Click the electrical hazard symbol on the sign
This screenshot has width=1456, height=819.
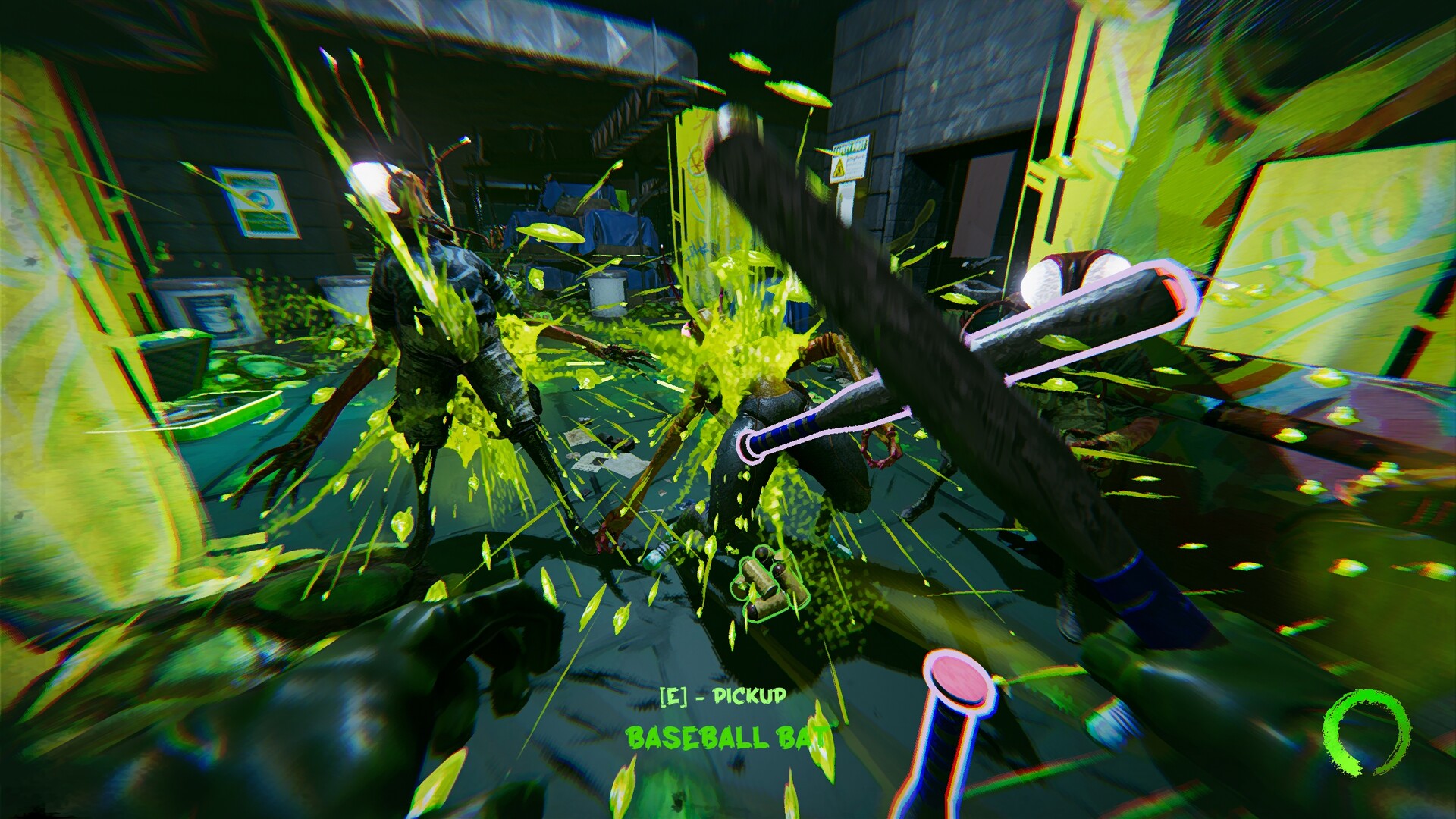[839, 168]
